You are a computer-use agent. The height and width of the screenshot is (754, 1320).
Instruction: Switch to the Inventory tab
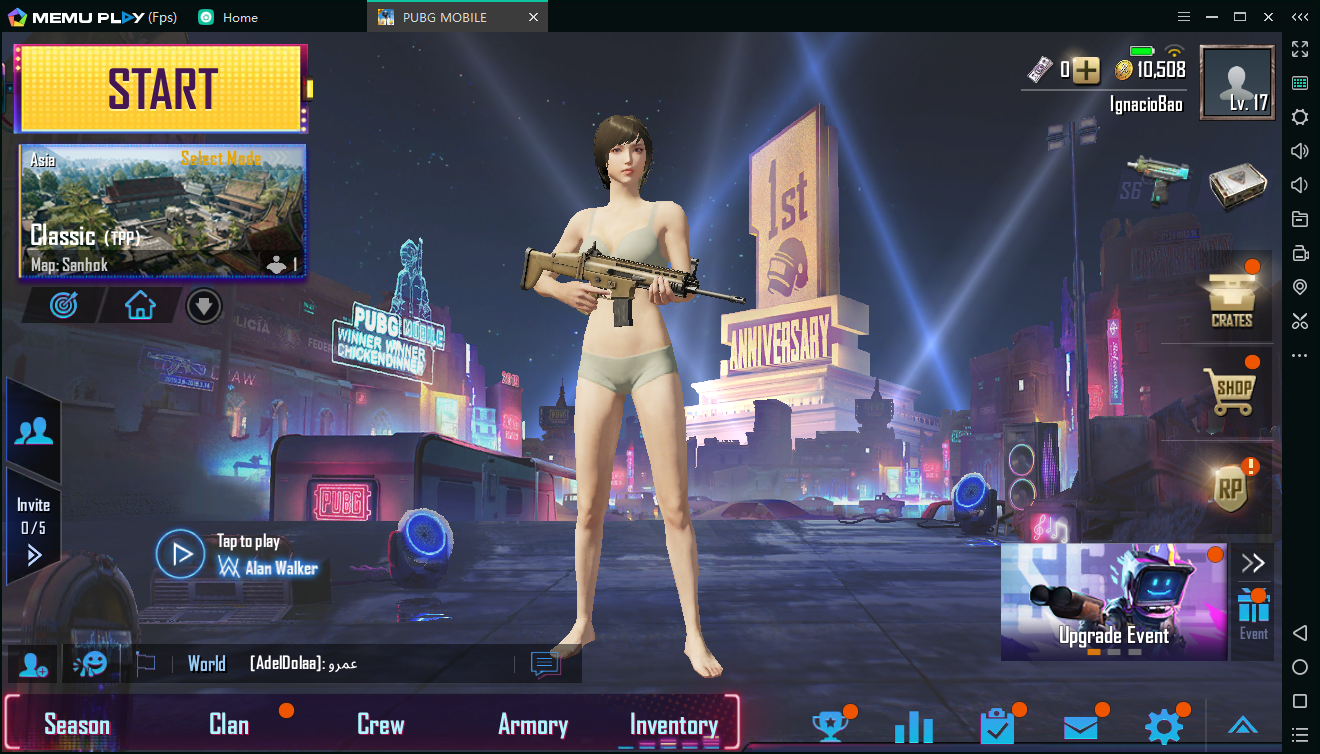point(673,724)
